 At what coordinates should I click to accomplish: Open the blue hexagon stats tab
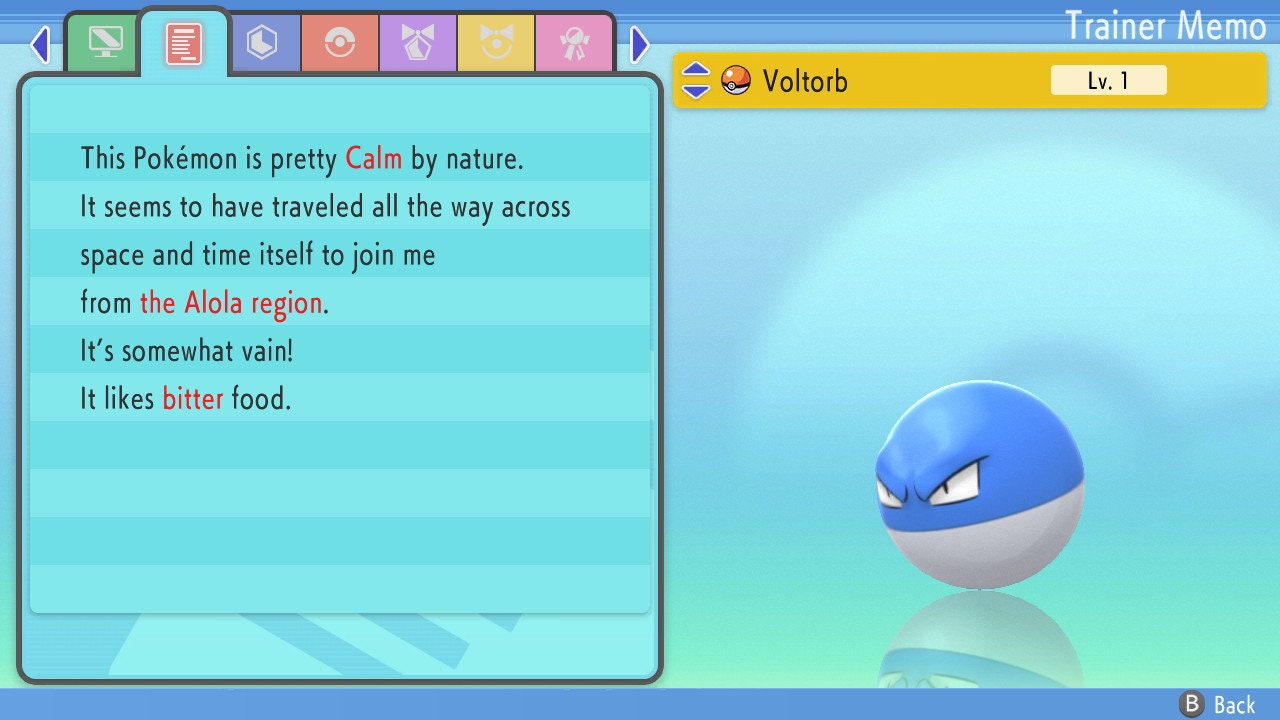pos(262,43)
